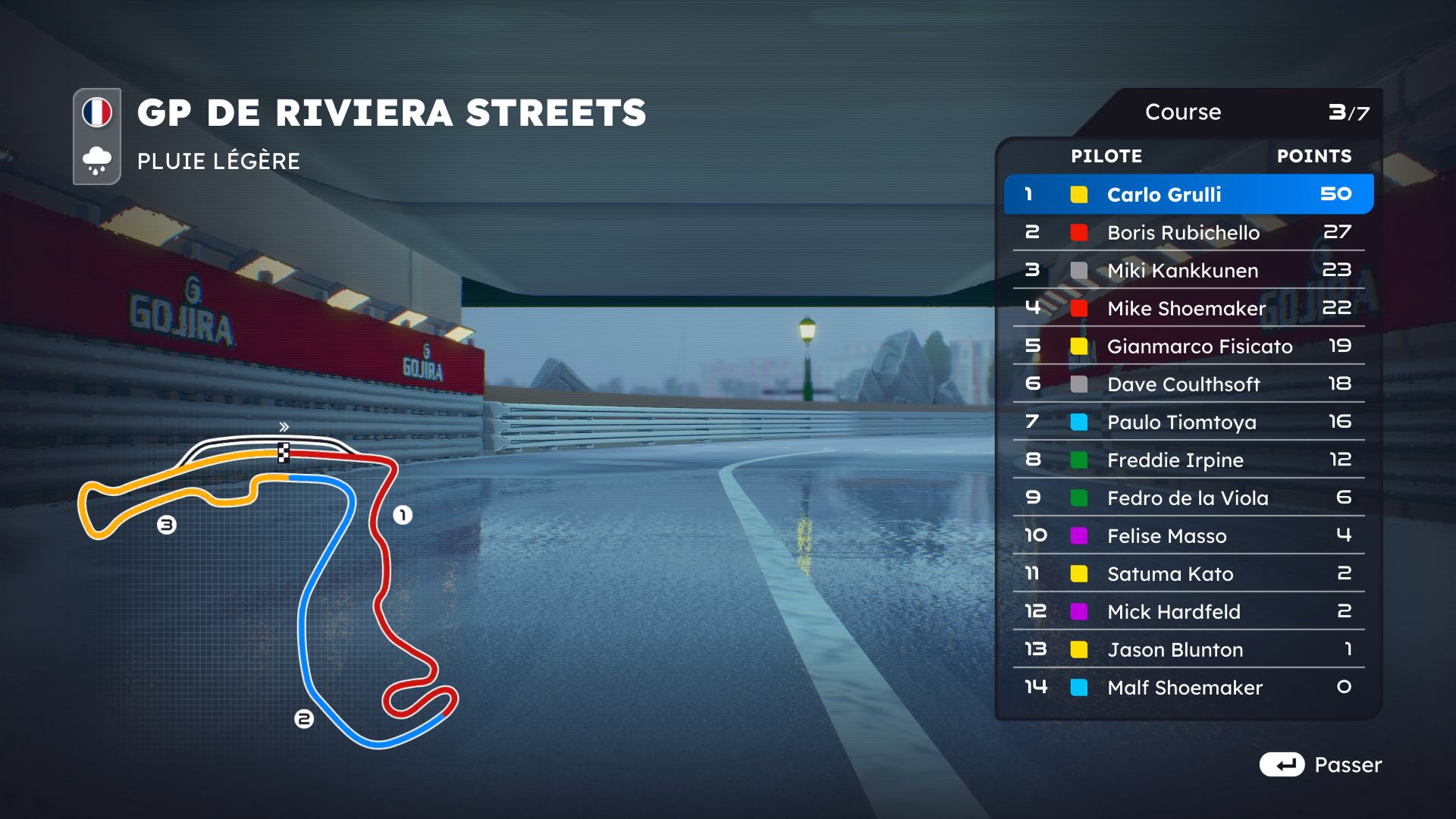Click the checkered start line on the circuit map

284,453
